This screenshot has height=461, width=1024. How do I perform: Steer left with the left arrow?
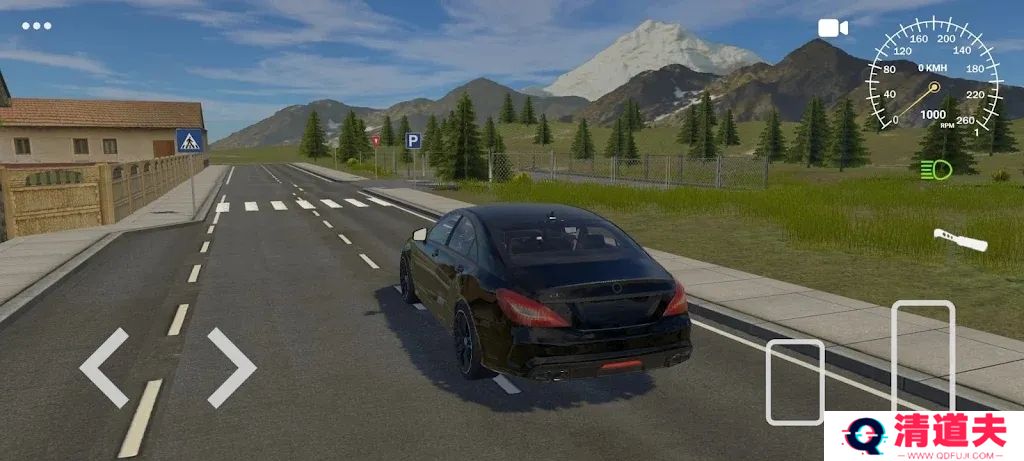click(104, 367)
